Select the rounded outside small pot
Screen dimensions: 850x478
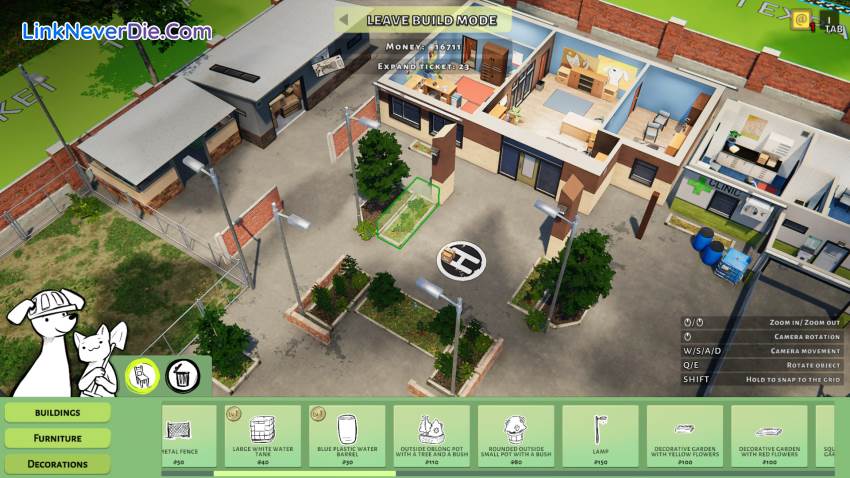click(x=516, y=436)
